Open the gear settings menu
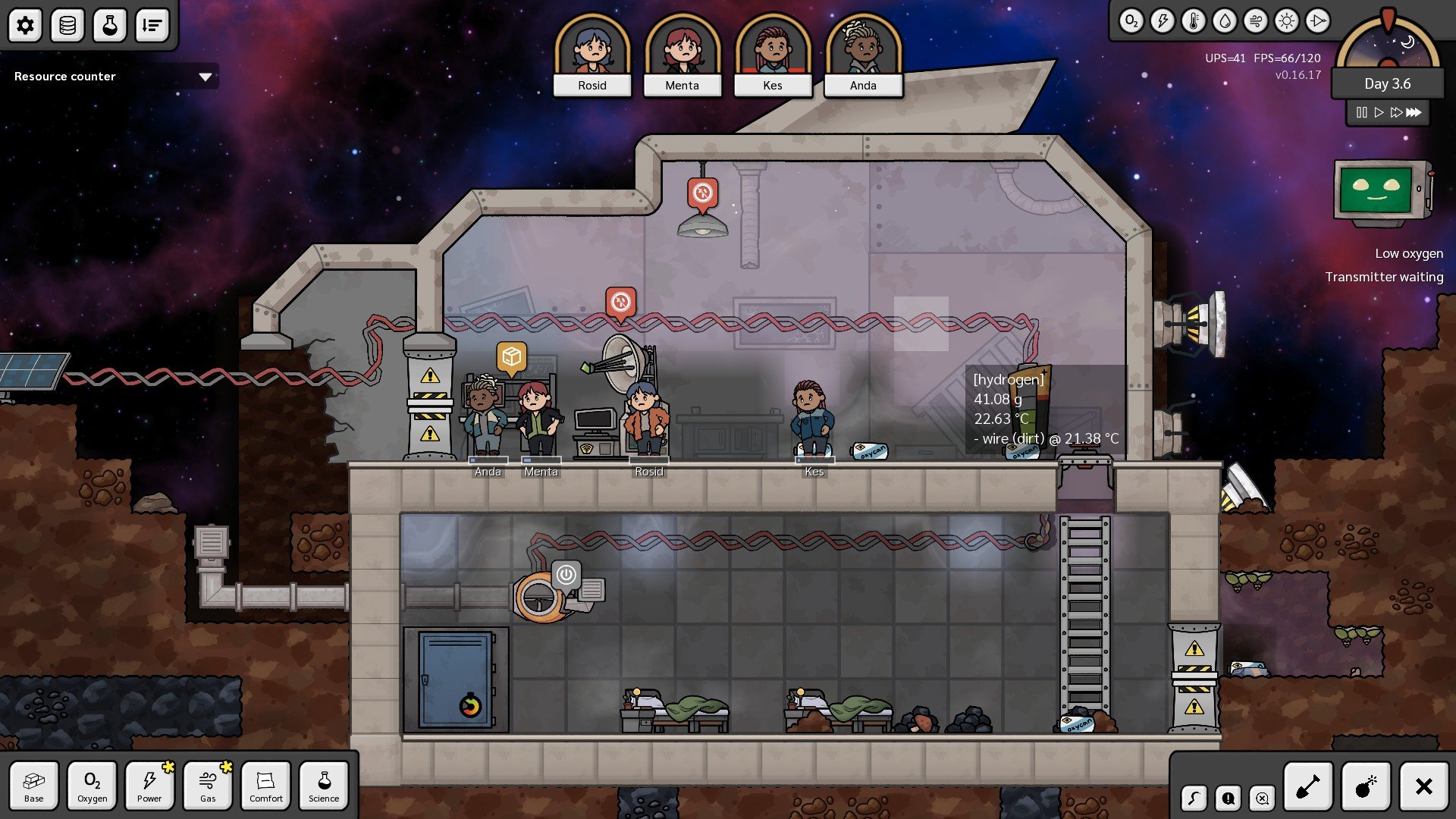 point(25,26)
